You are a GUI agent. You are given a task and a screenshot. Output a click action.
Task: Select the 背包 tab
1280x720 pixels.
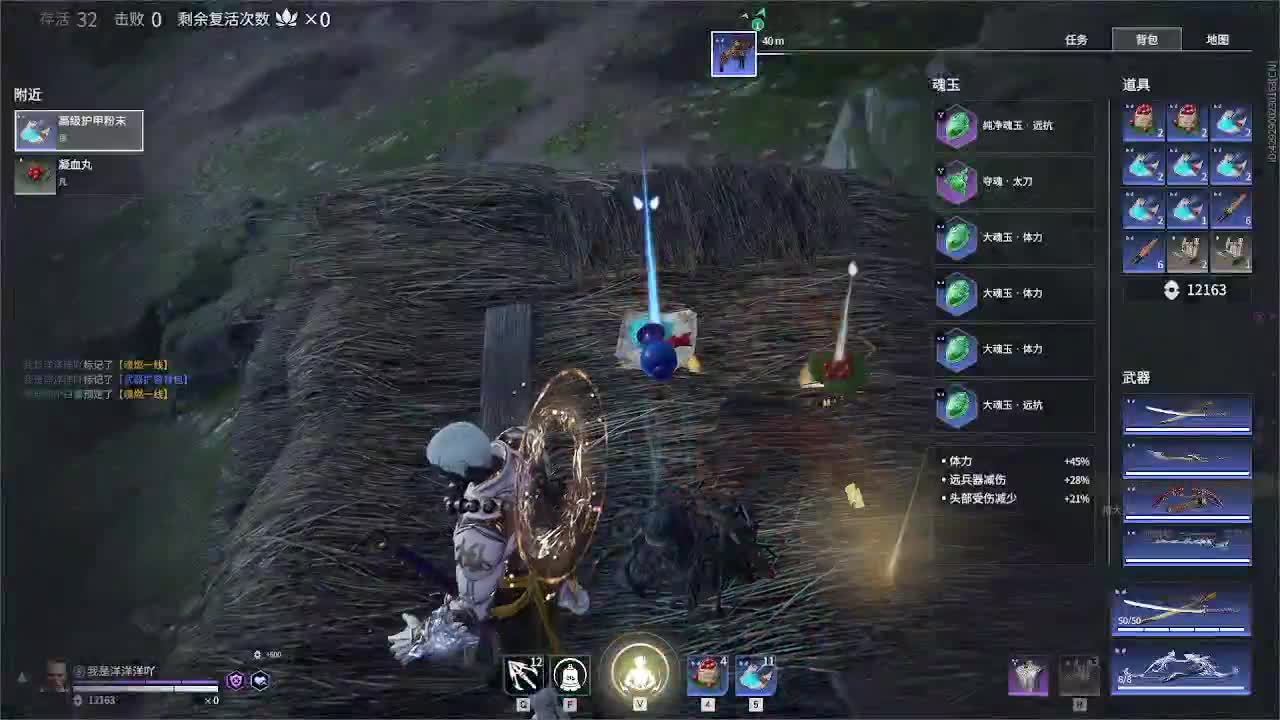click(x=1148, y=39)
